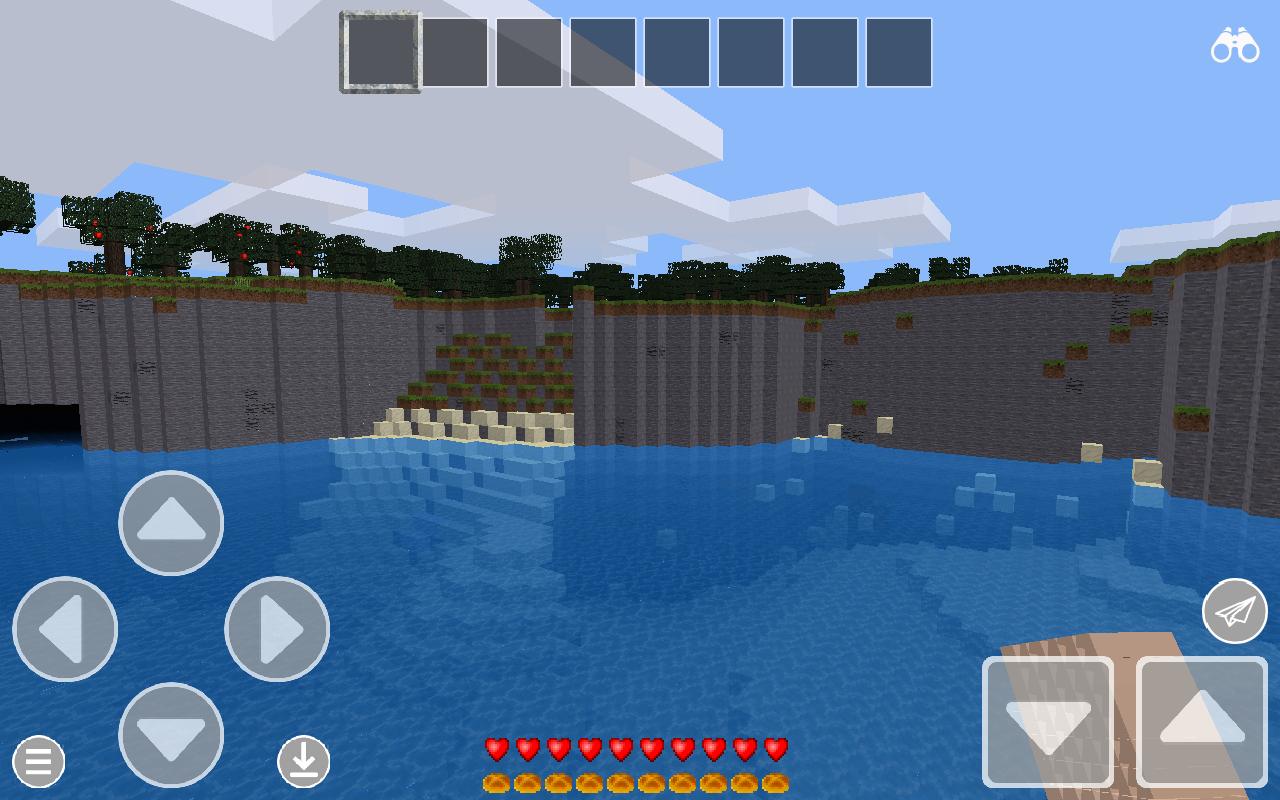This screenshot has width=1280, height=800.
Task: Select the fourth hotbar slot
Action: pyautogui.click(x=605, y=52)
